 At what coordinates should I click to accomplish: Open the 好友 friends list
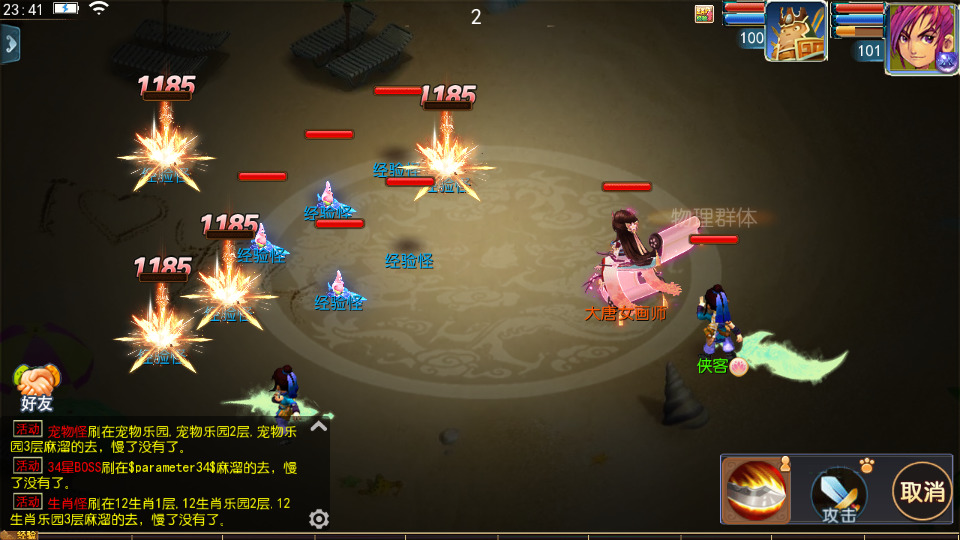coord(36,388)
